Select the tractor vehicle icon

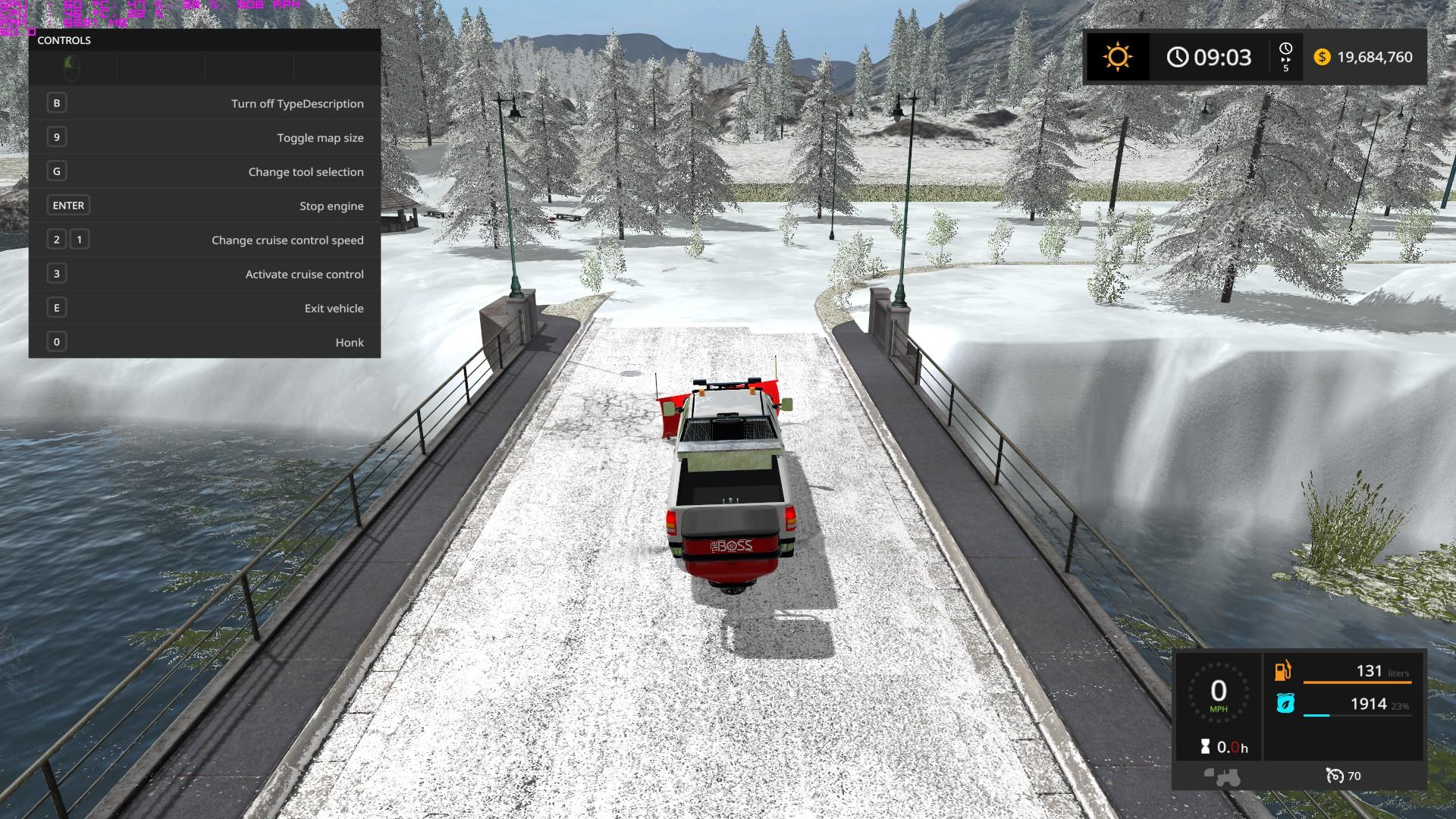(1222, 777)
